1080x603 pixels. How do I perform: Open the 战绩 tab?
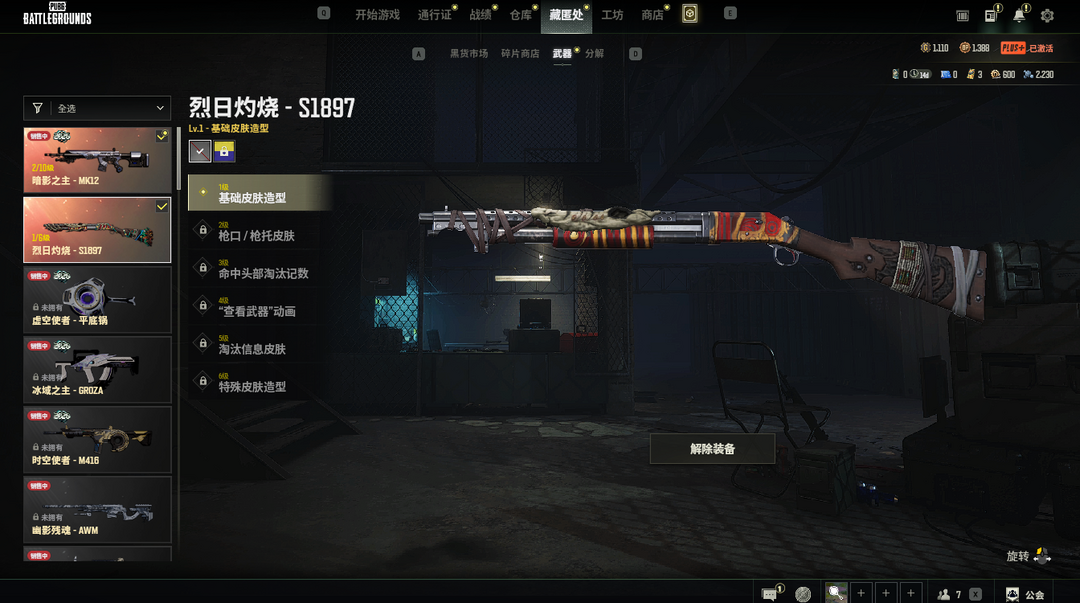coord(480,15)
